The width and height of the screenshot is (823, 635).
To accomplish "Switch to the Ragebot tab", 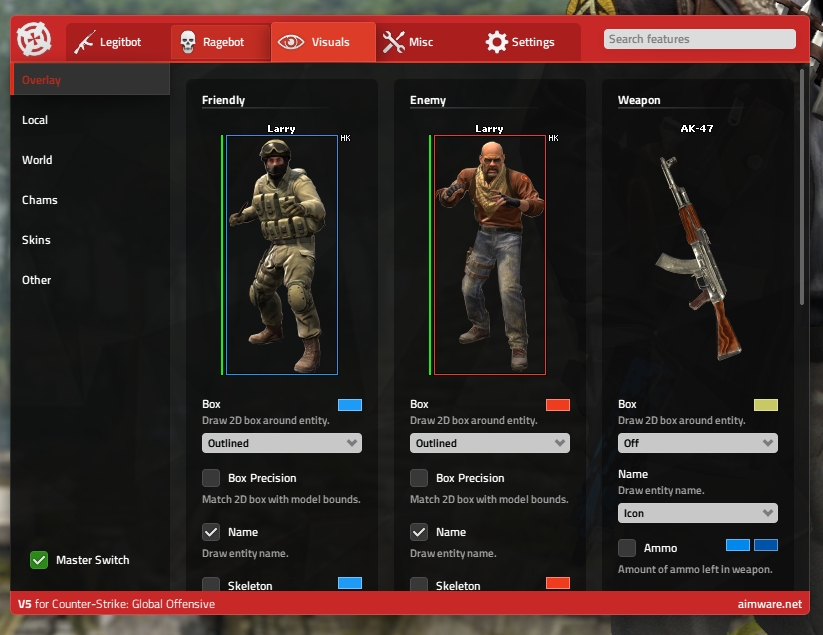I will click(x=220, y=42).
